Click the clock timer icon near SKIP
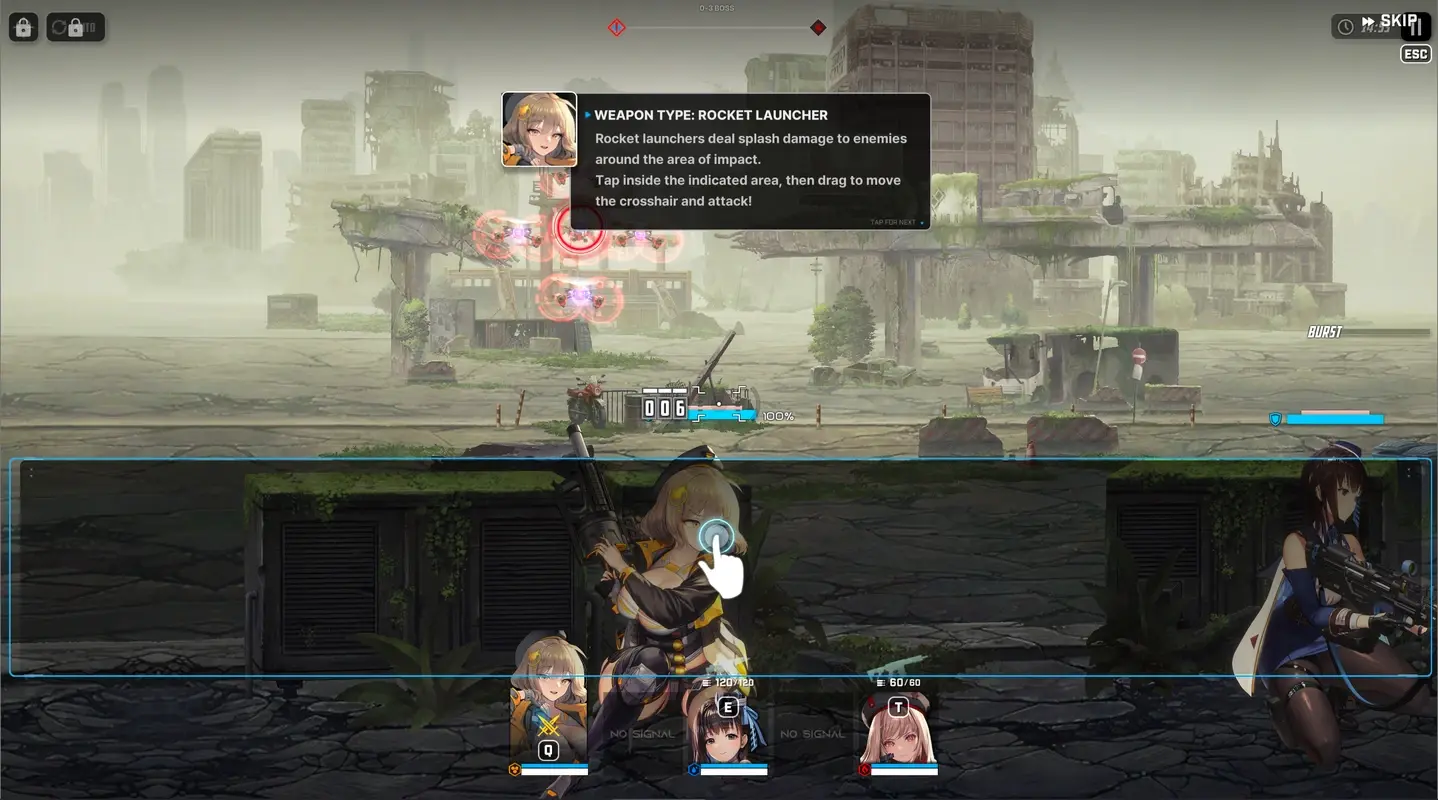The image size is (1438, 800). 1345,27
